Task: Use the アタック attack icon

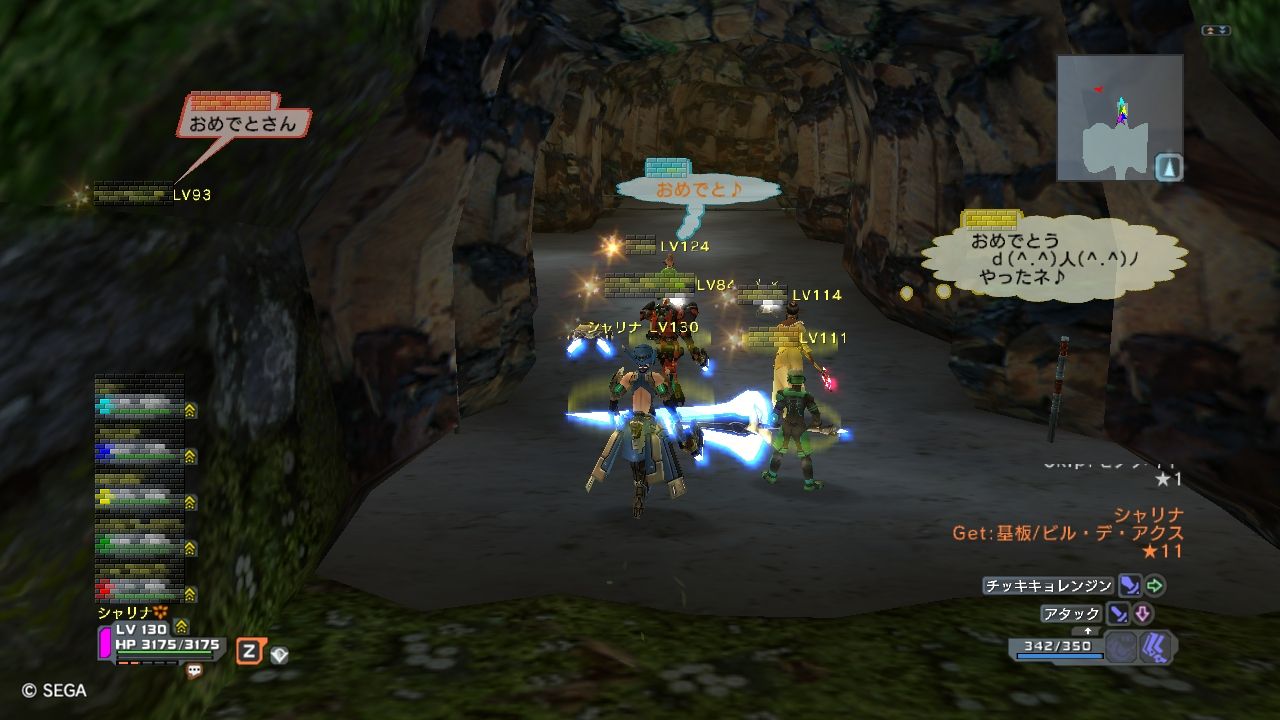Action: tap(1117, 614)
